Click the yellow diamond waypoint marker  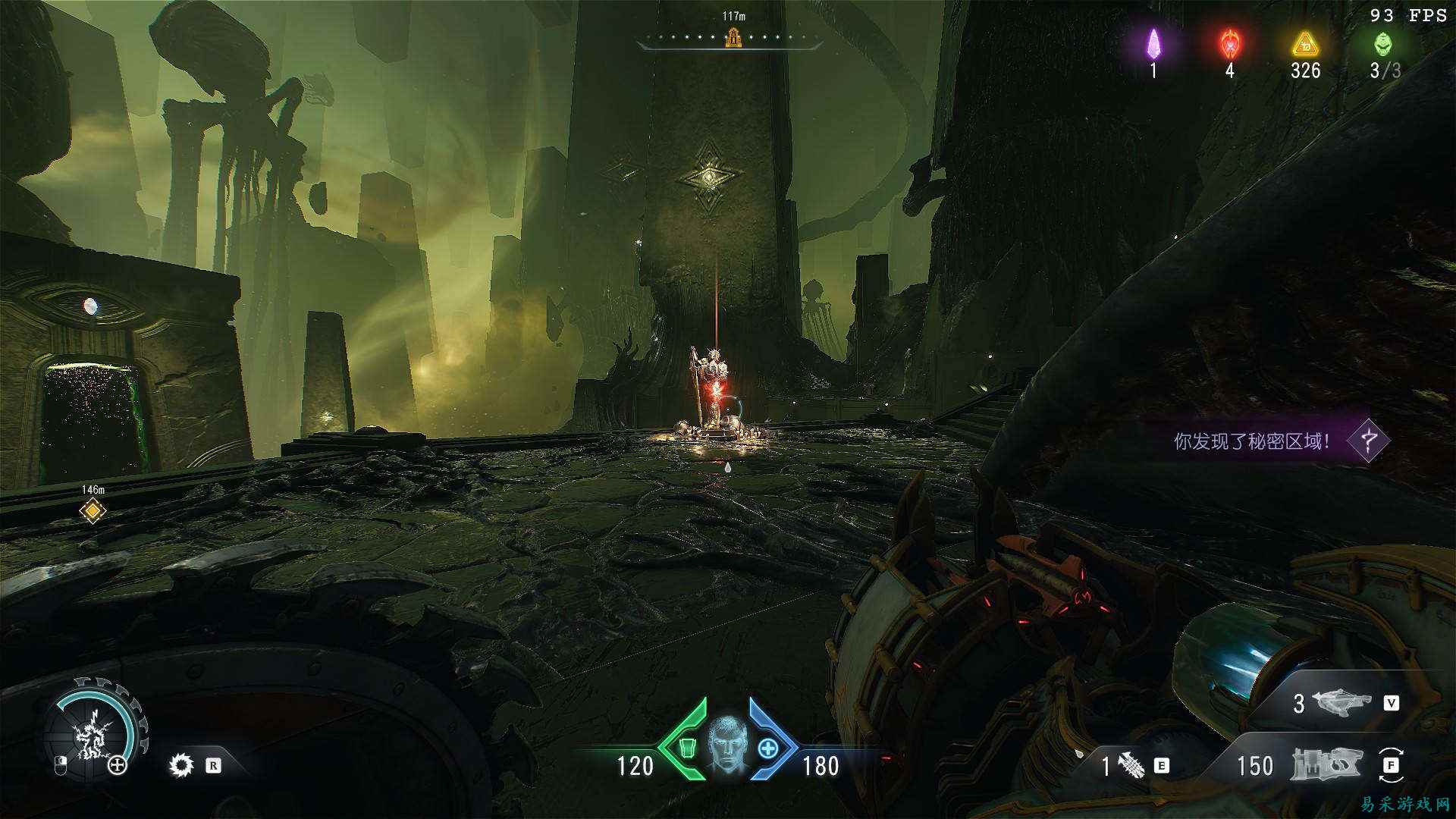(x=93, y=511)
